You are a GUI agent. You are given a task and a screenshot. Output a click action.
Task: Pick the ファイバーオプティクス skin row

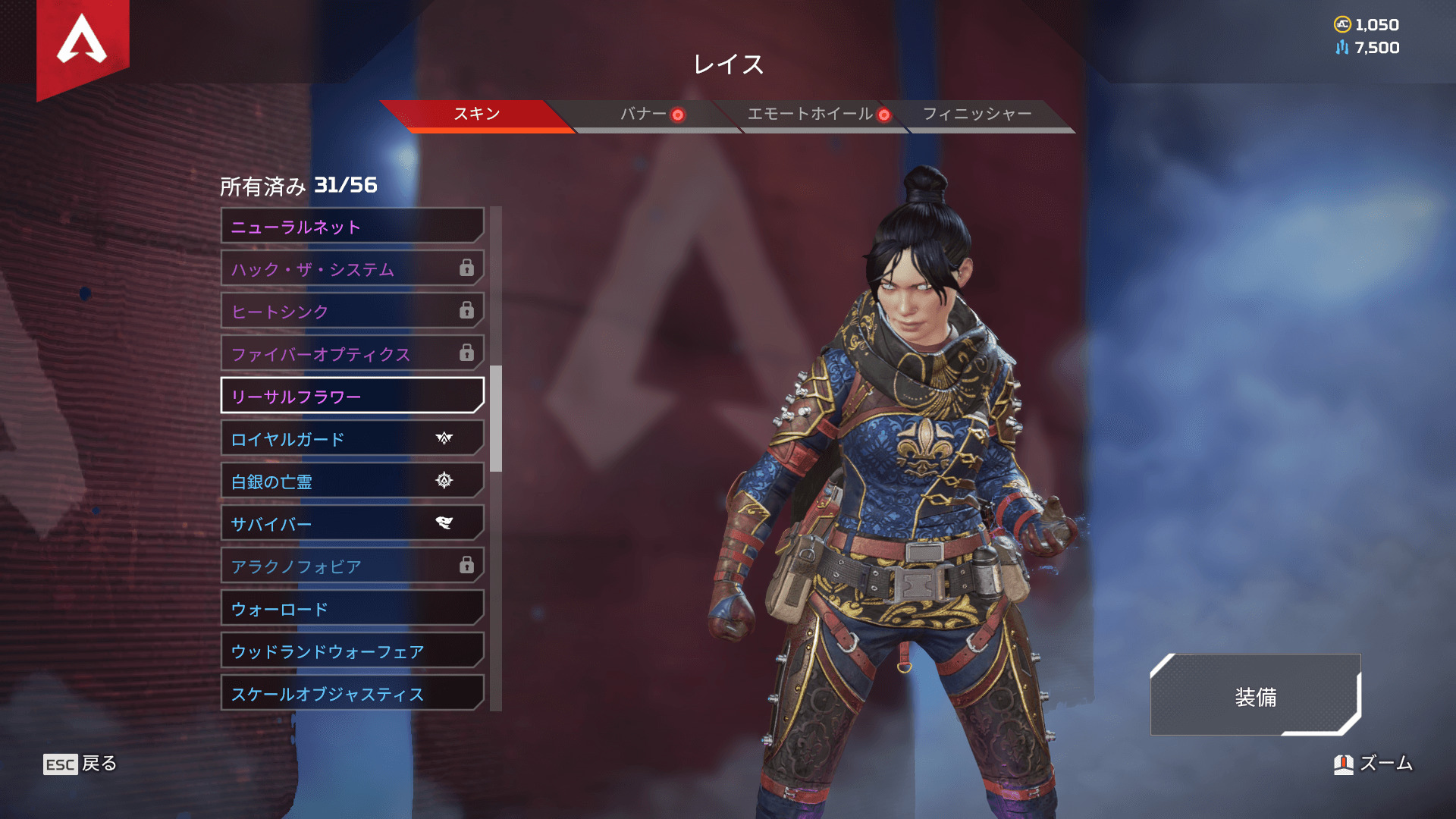[x=352, y=353]
